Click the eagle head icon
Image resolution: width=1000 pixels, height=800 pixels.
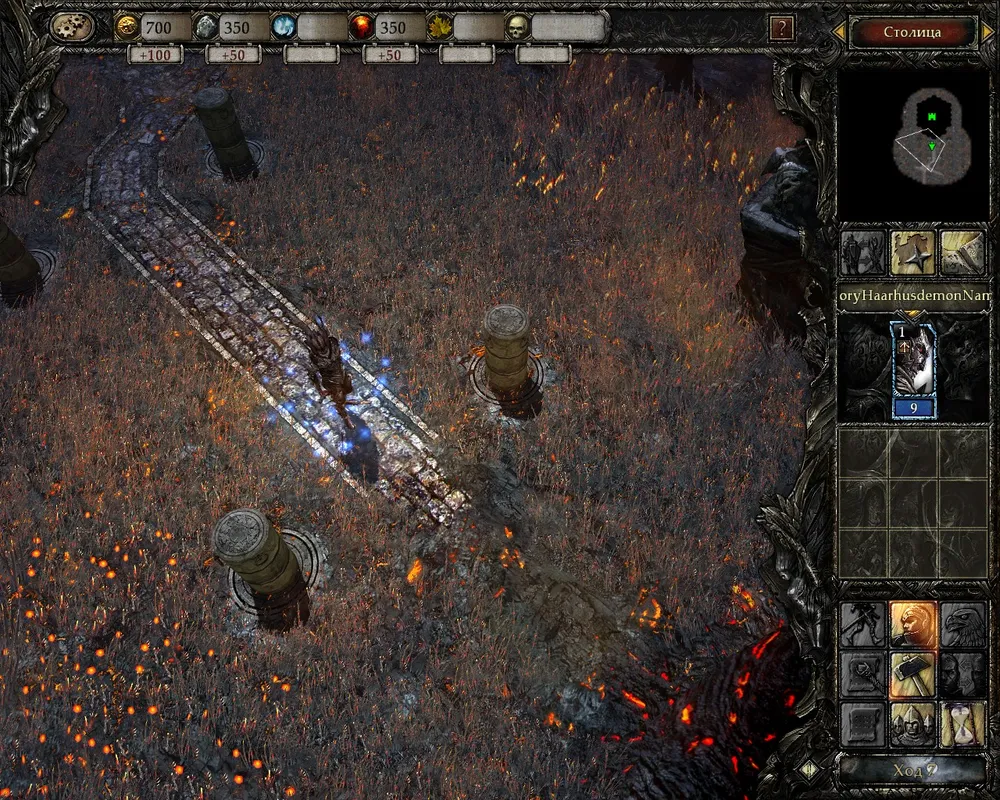(x=963, y=624)
